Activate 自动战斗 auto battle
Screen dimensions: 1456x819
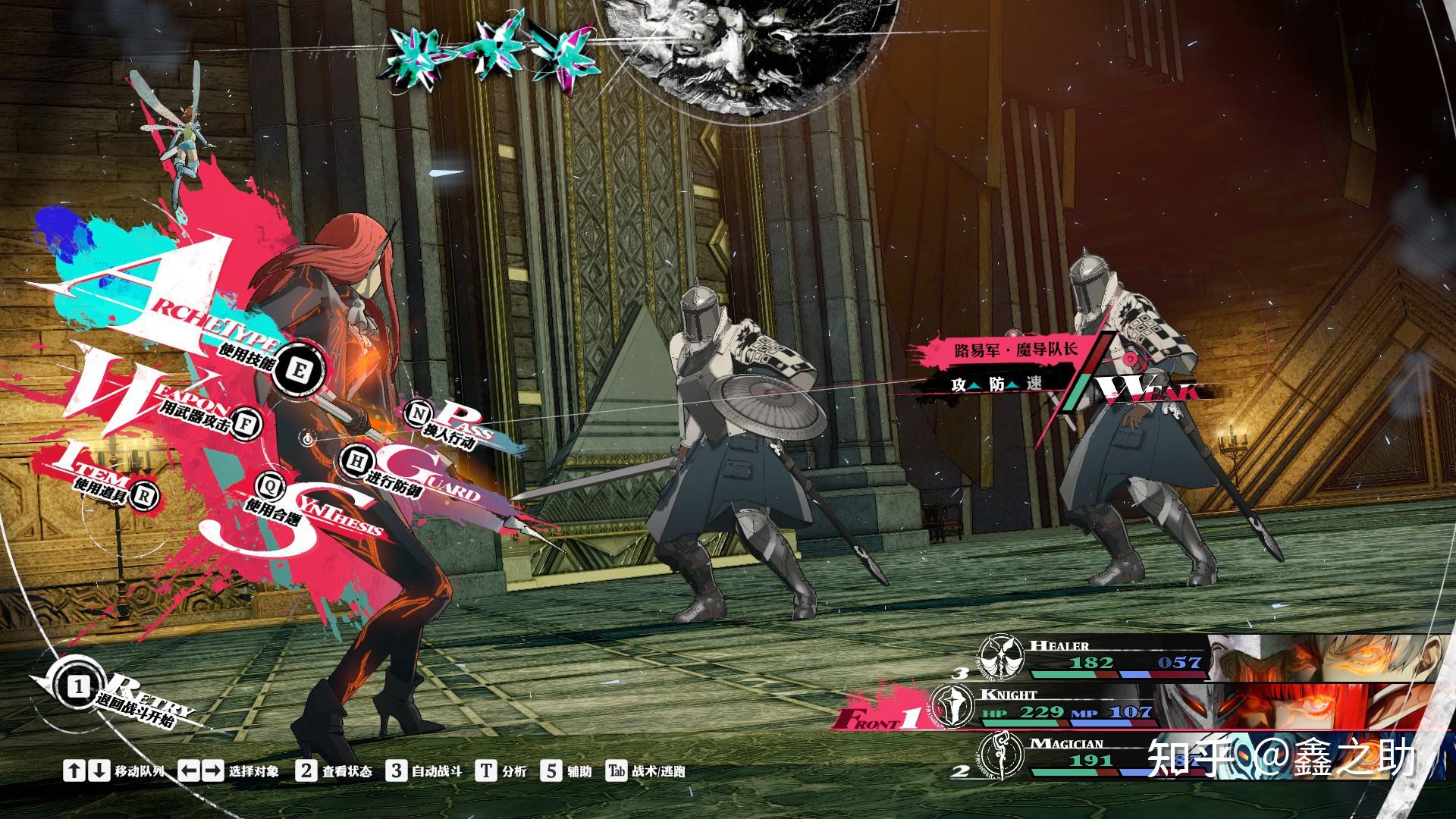(423, 771)
